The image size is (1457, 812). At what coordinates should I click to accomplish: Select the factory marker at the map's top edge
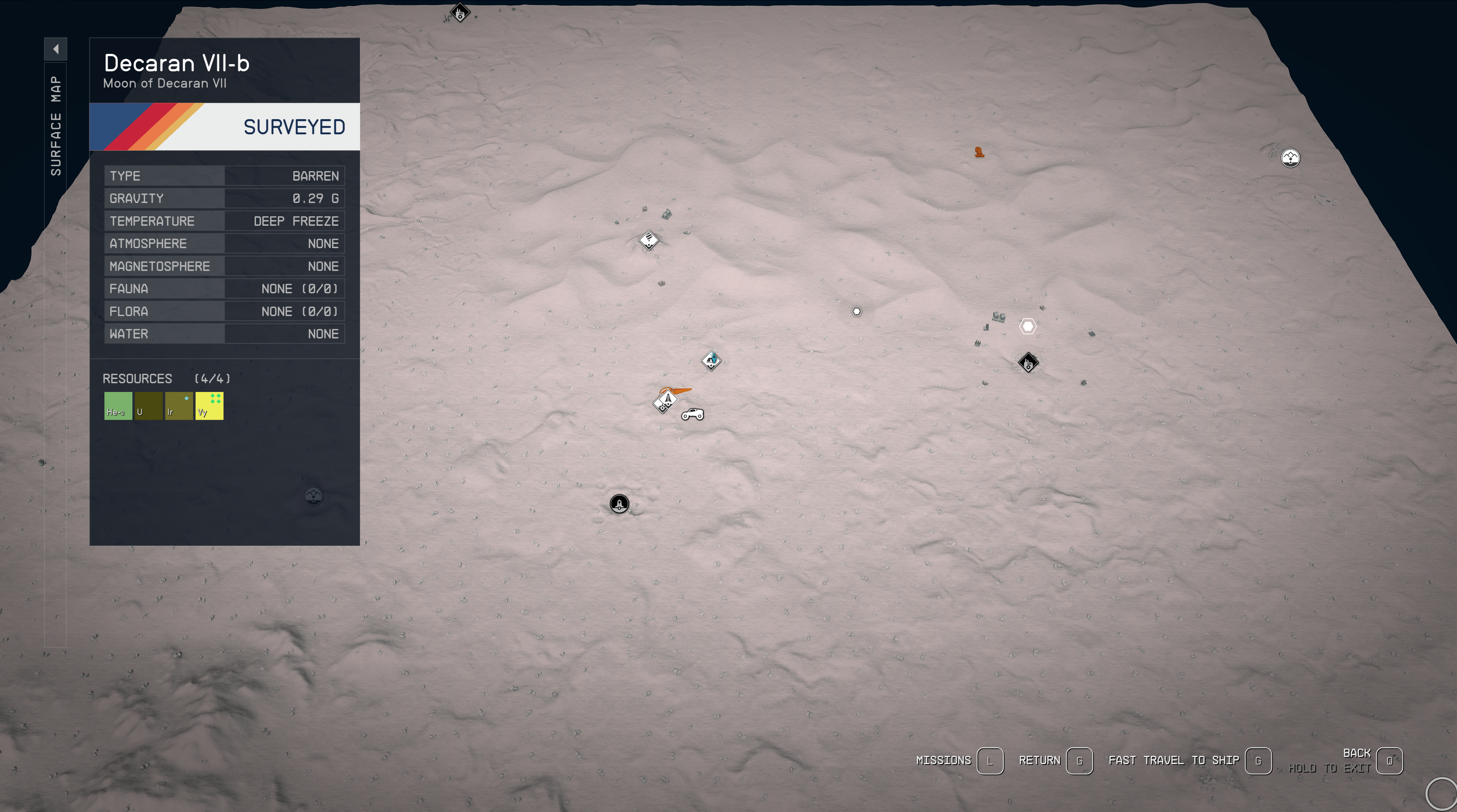click(x=460, y=12)
